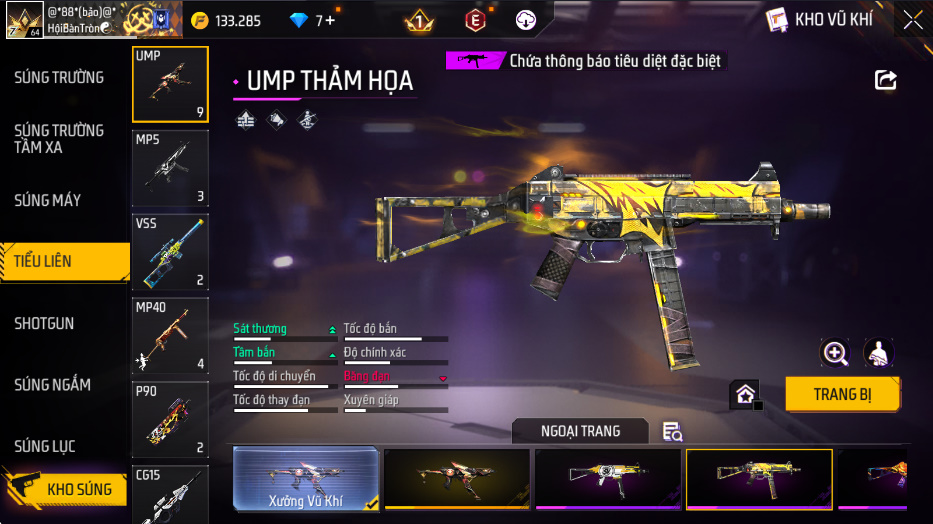
Task: Close the weapon armory screen
Action: pyautogui.click(x=912, y=19)
